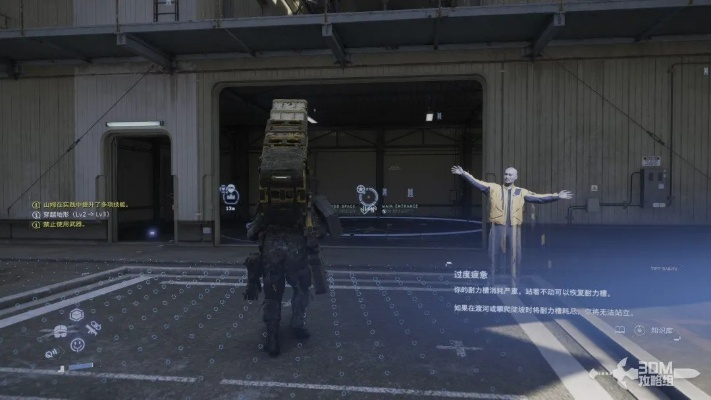This screenshot has height=400, width=711.
Task: Select the 13m delivery terminal marker
Action: 229,193
